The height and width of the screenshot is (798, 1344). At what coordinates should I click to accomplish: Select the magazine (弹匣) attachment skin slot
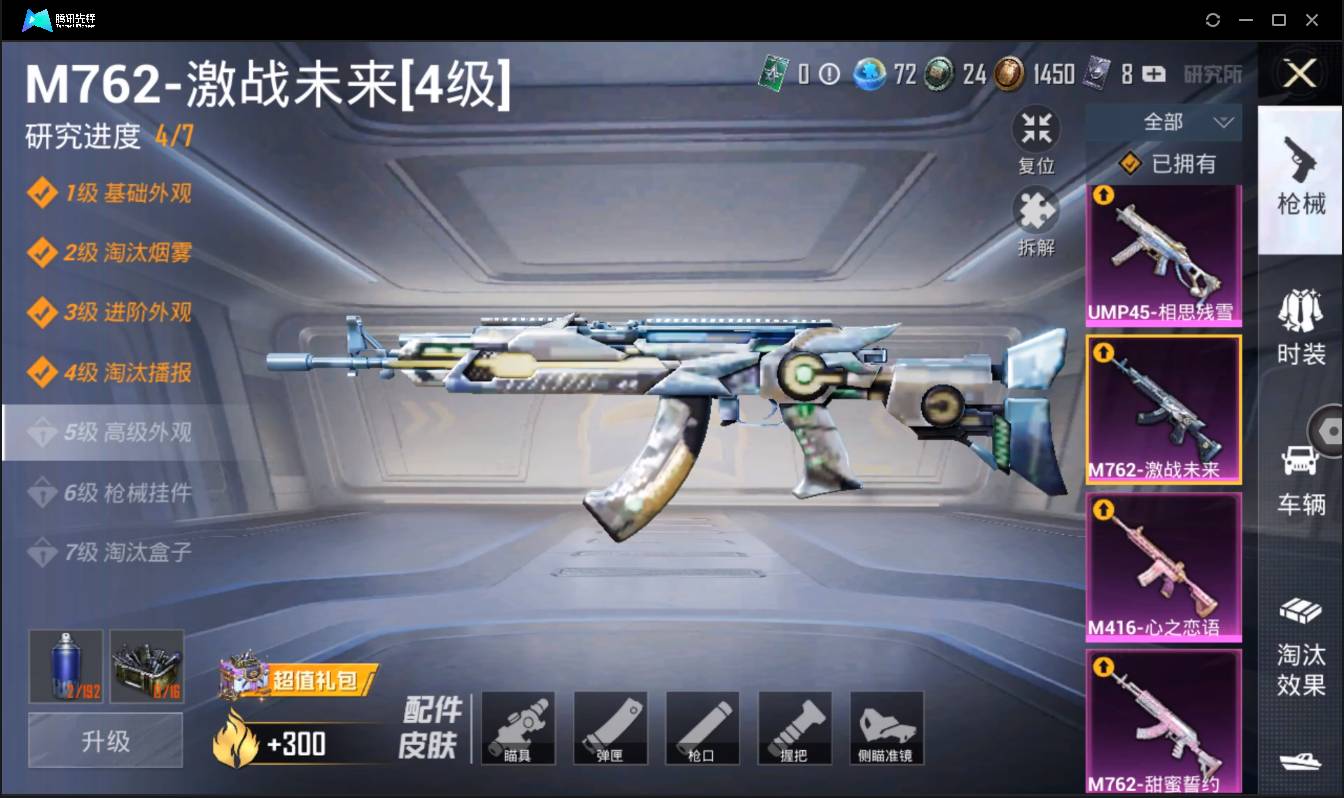point(611,728)
